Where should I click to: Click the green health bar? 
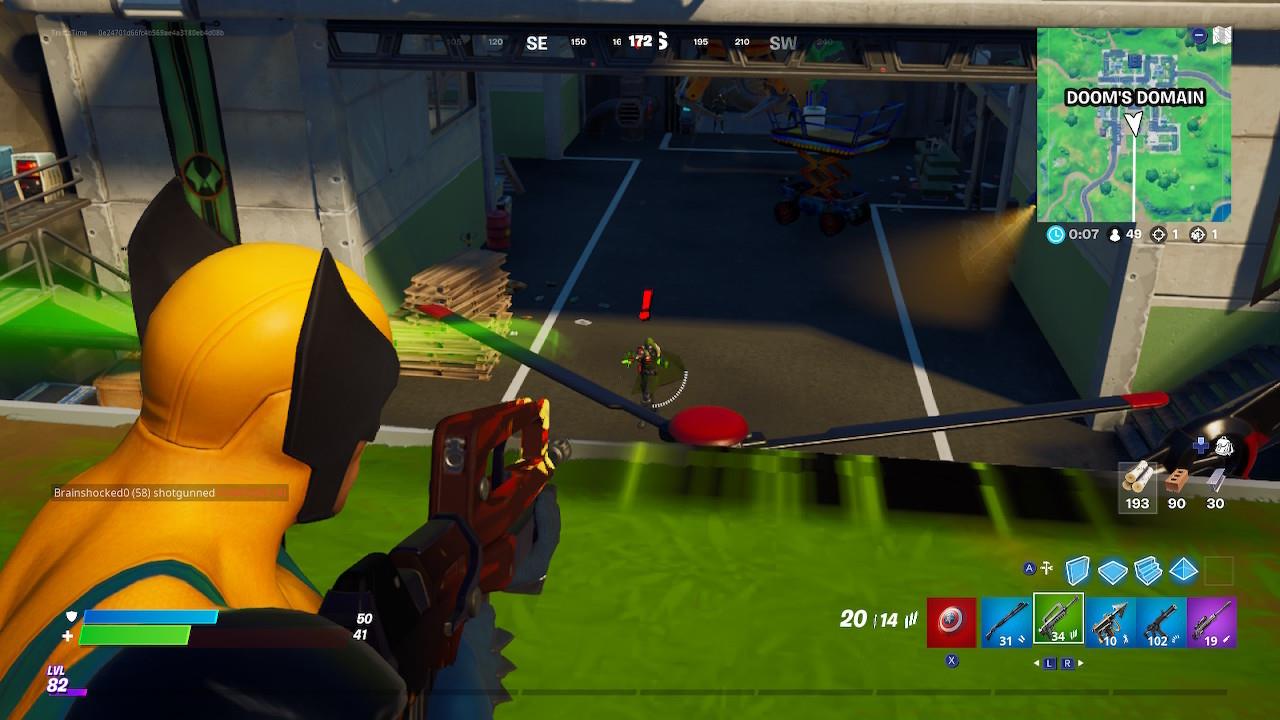(137, 634)
